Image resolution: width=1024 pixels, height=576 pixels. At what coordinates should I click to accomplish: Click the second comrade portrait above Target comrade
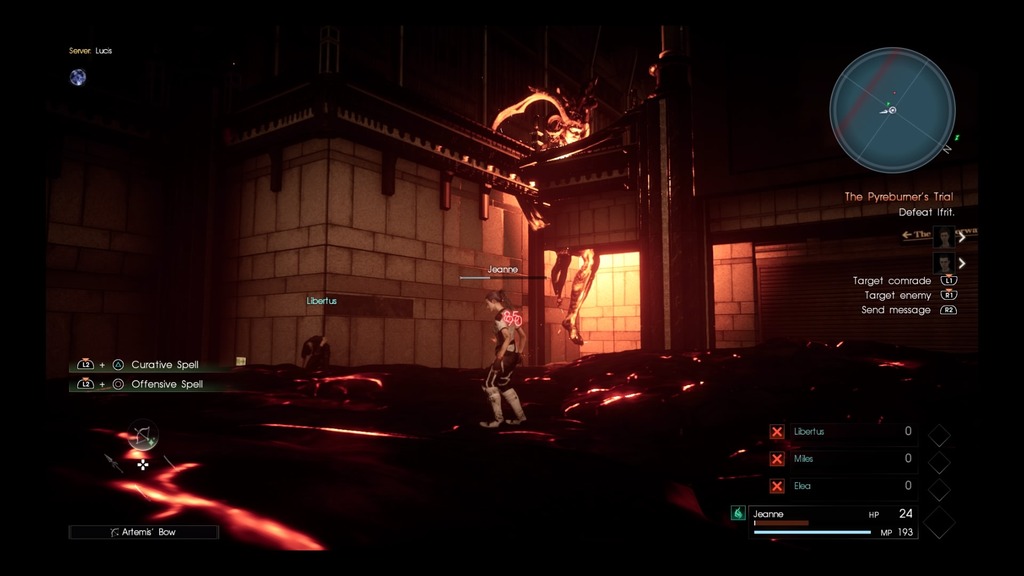943,263
